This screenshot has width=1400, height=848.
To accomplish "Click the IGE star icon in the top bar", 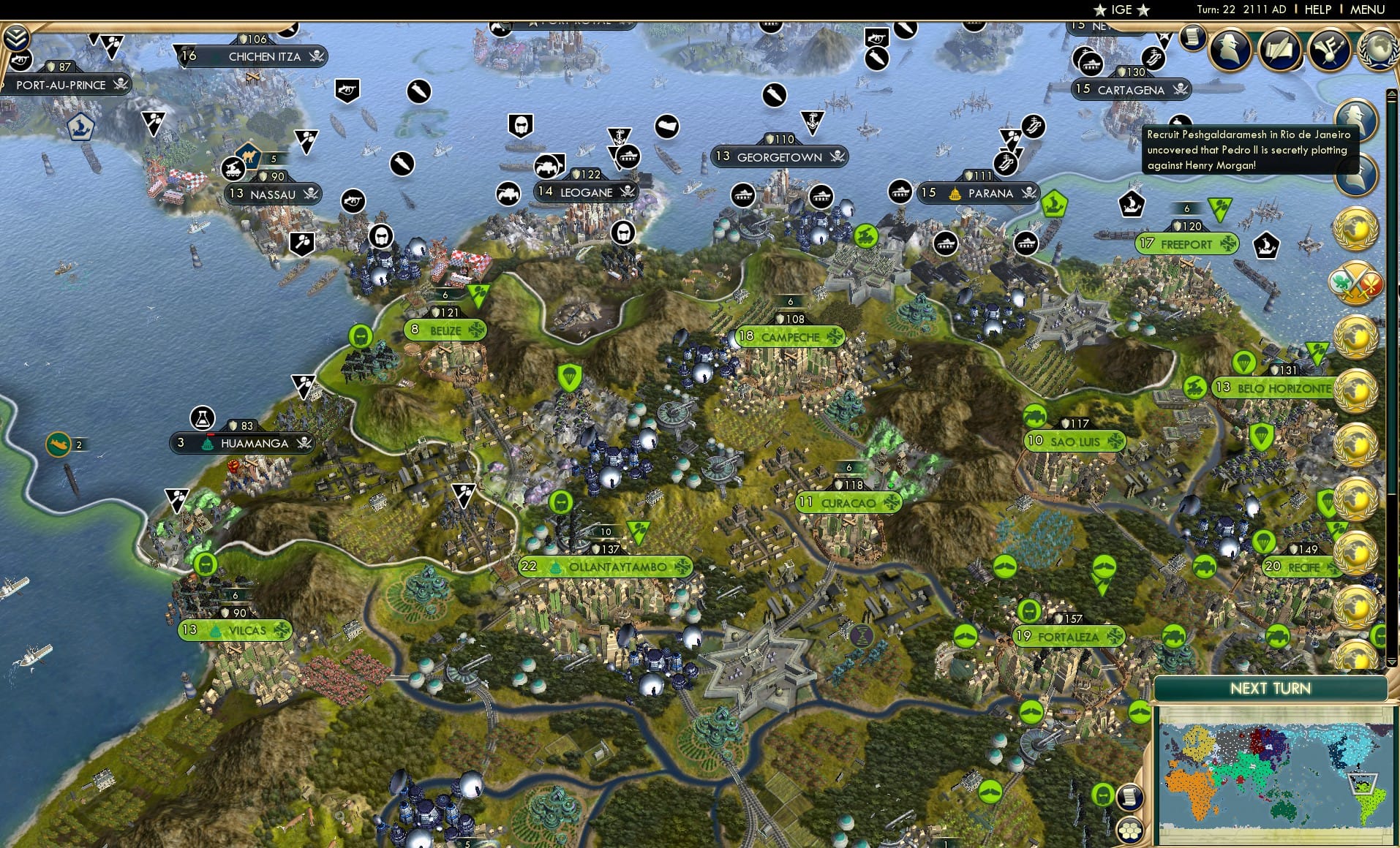I will click(x=1098, y=10).
